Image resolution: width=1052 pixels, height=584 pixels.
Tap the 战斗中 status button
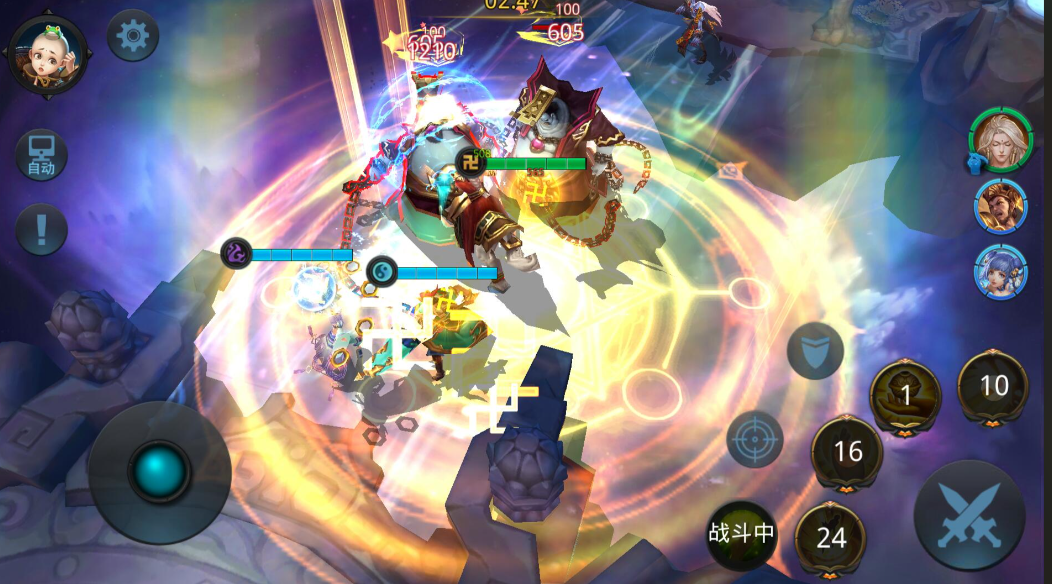click(741, 533)
